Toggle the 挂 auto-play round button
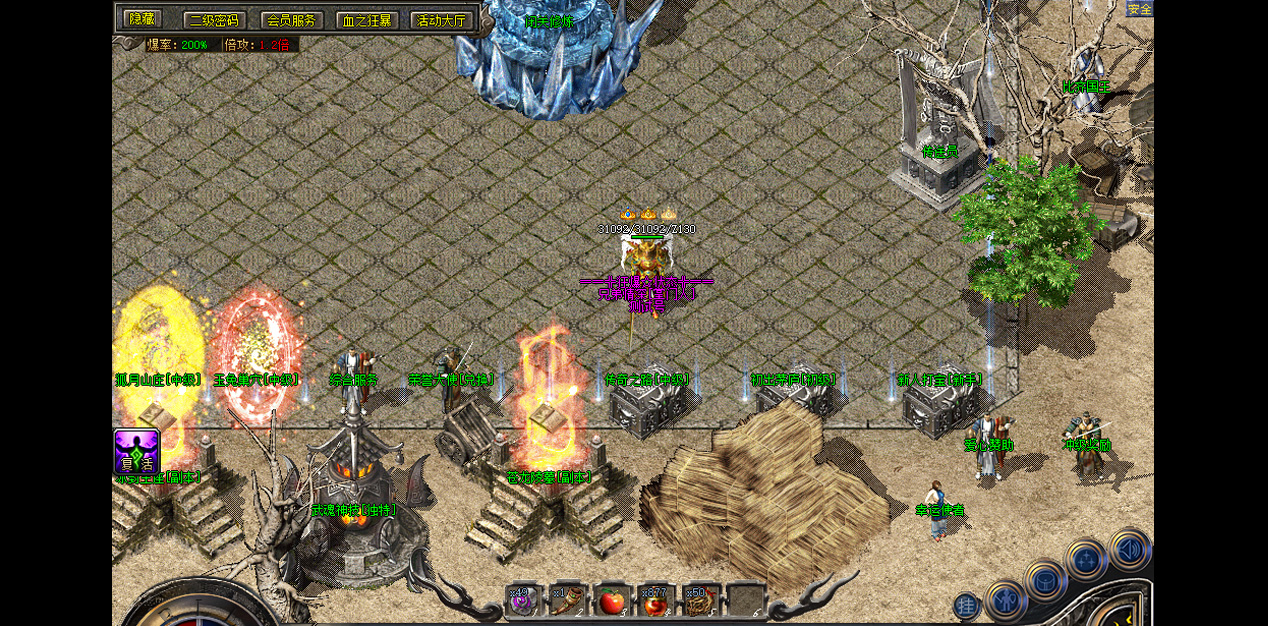The width and height of the screenshot is (1268, 626). pos(966,605)
